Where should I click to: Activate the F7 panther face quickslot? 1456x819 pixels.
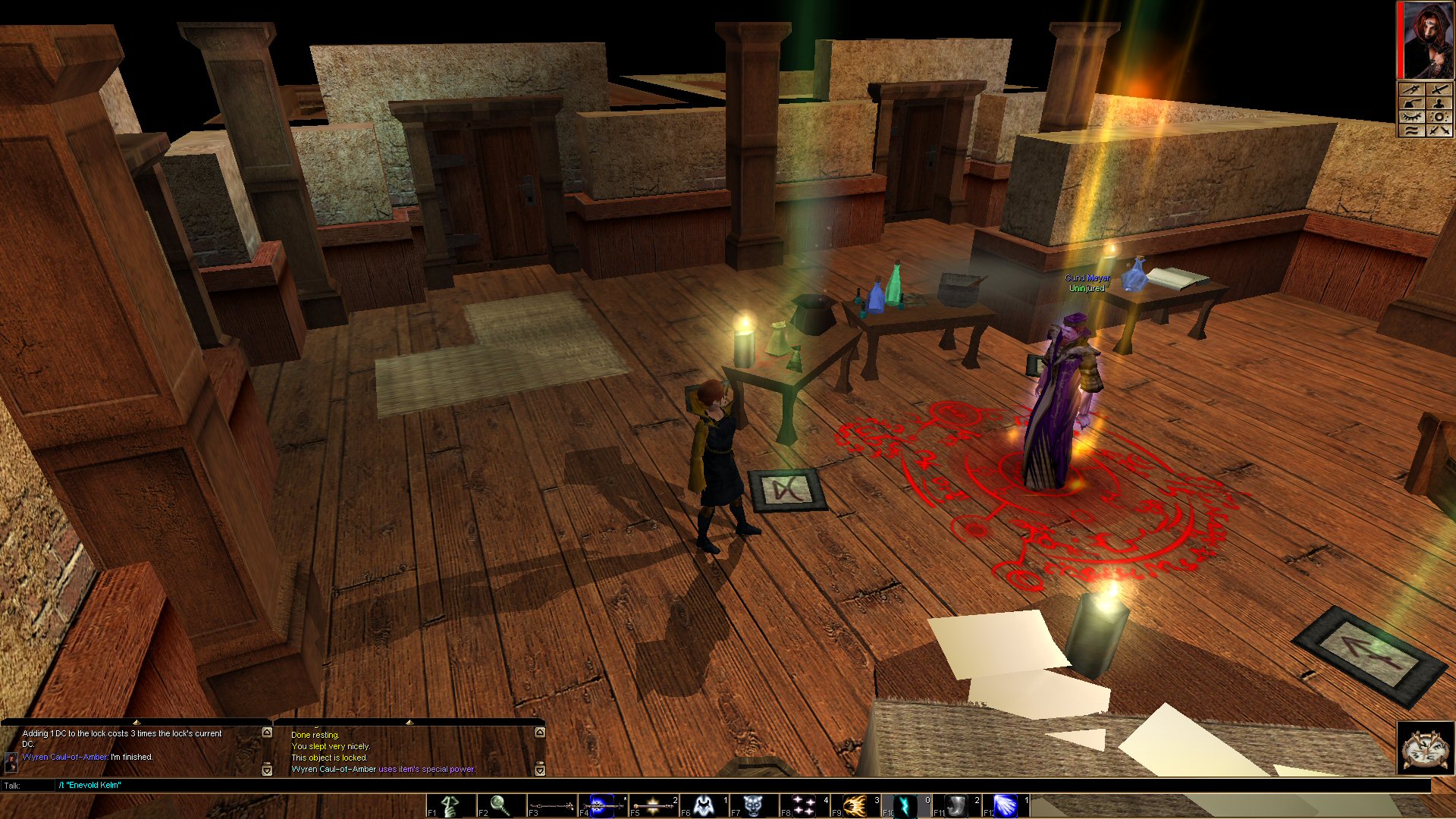754,805
